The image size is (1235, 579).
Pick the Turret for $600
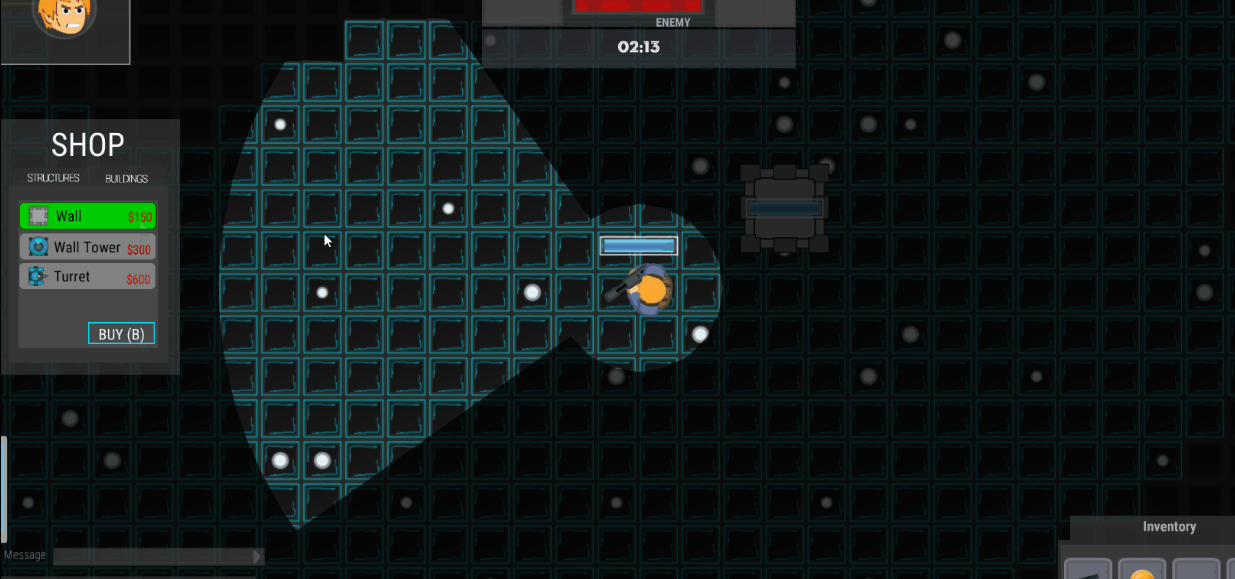pos(87,277)
